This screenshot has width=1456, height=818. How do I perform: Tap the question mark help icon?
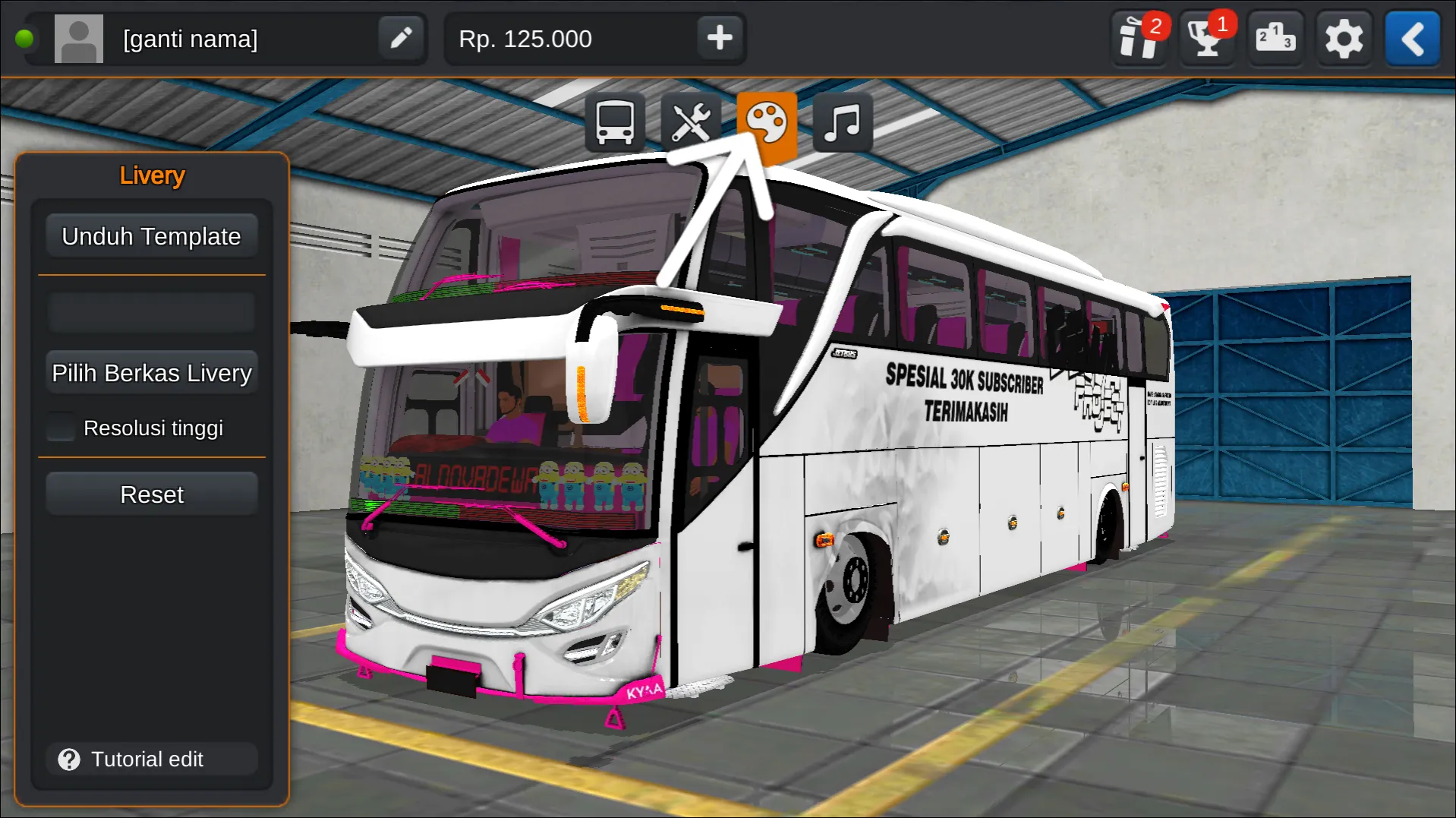click(x=69, y=759)
